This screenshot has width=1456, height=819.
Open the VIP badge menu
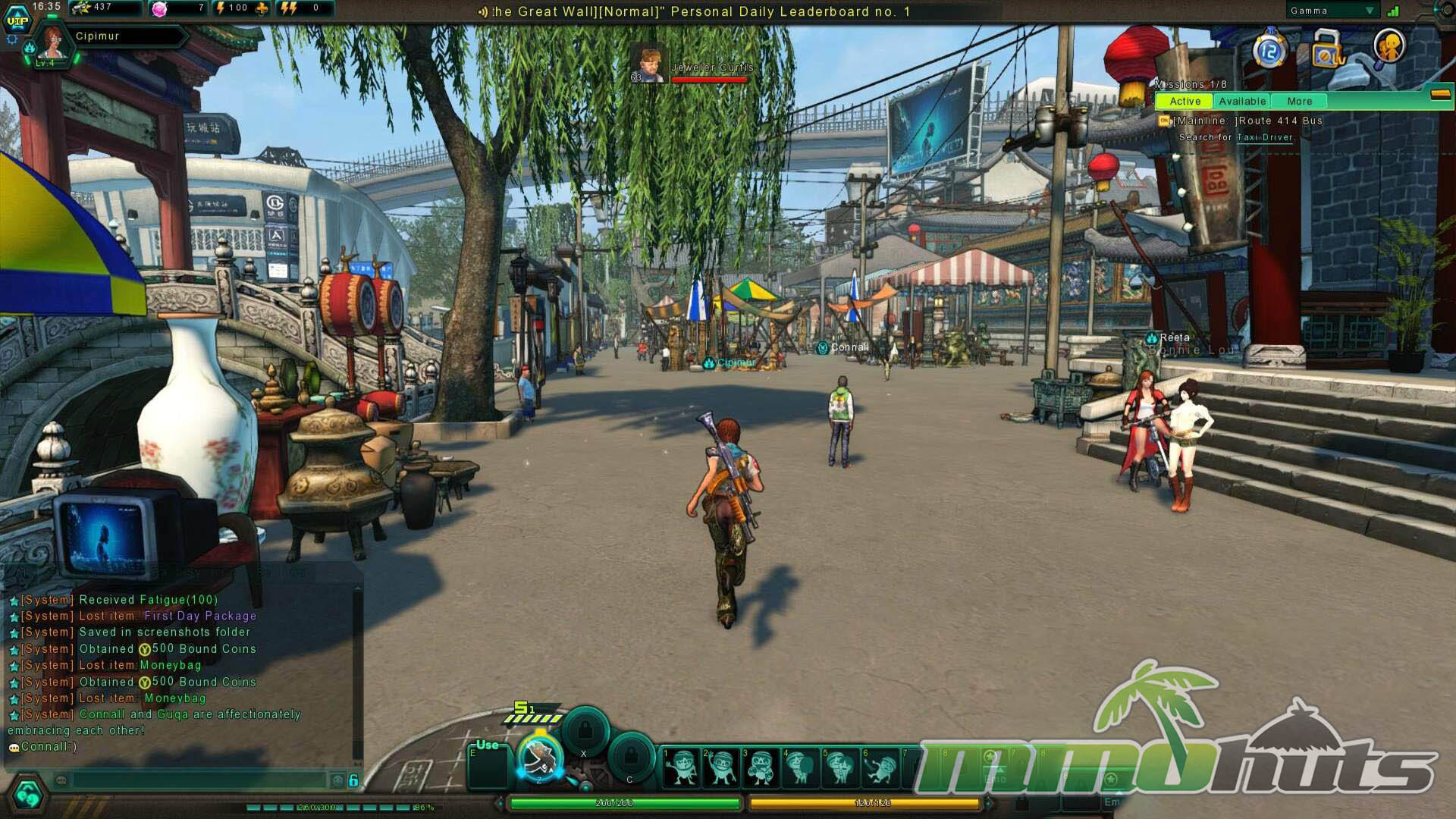17,20
